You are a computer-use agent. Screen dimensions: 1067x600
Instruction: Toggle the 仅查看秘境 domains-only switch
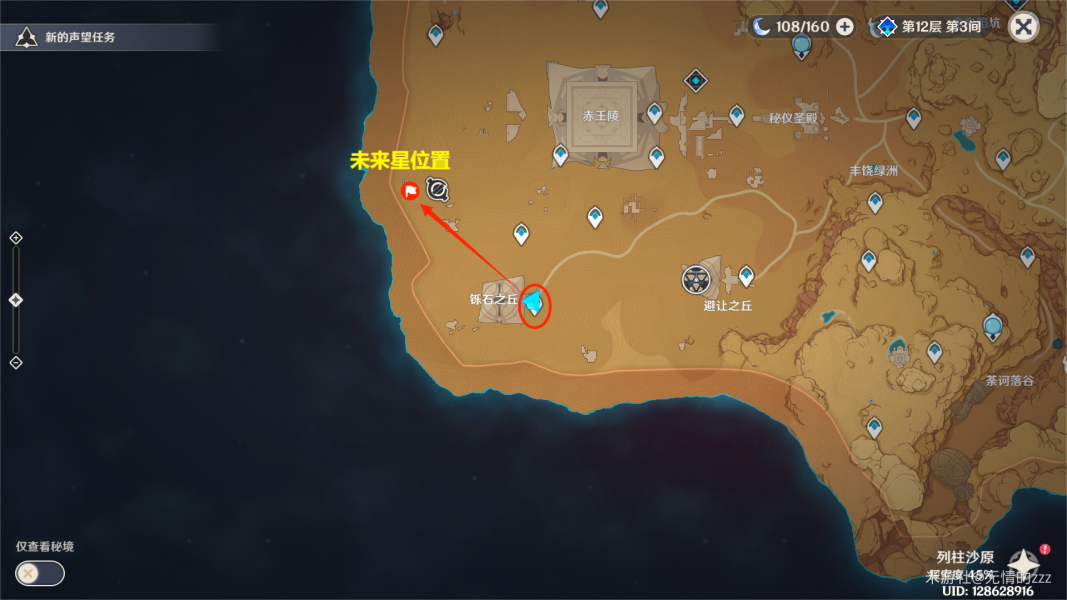pyautogui.click(x=40, y=573)
